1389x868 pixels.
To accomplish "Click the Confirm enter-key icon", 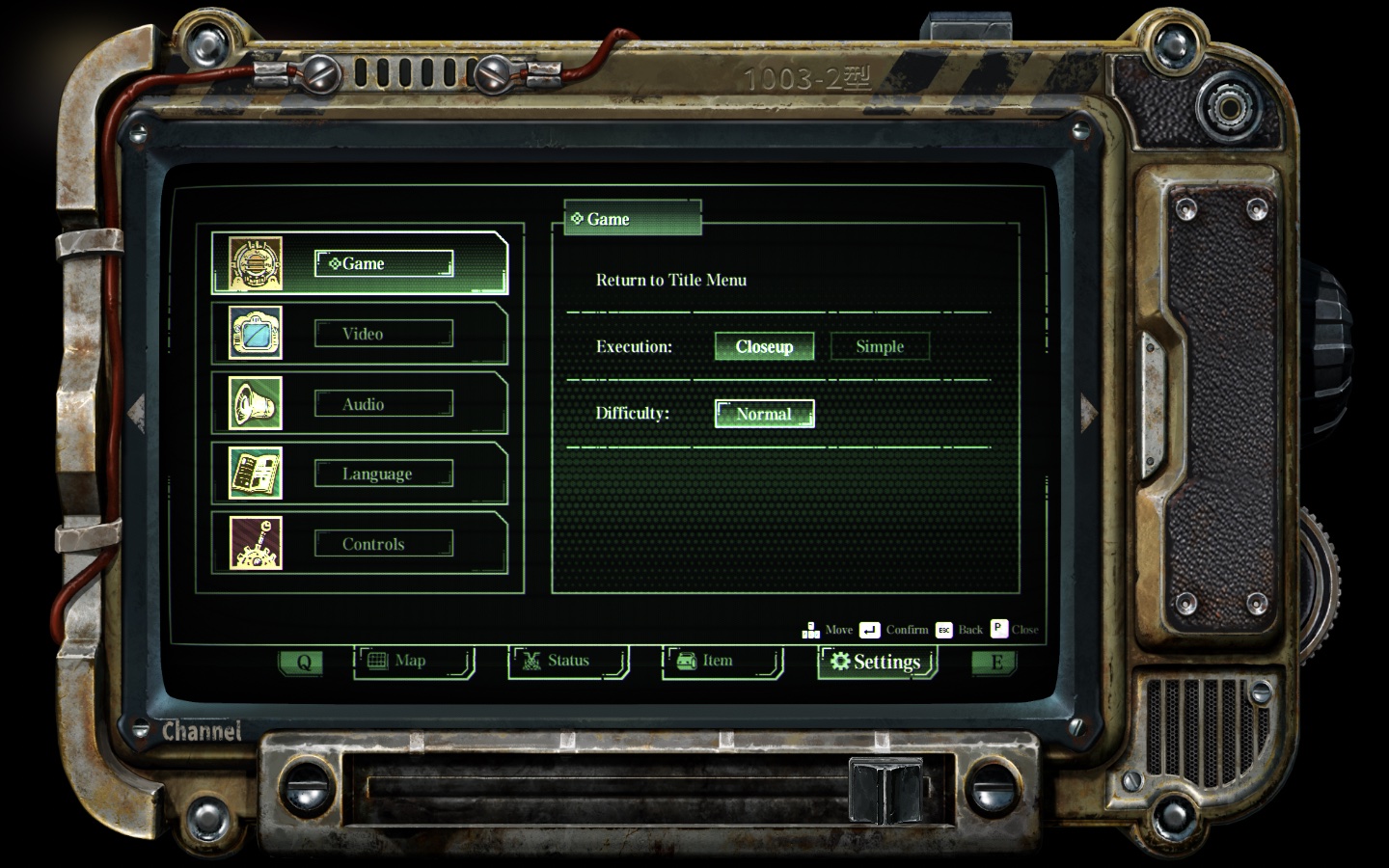I will (x=870, y=630).
